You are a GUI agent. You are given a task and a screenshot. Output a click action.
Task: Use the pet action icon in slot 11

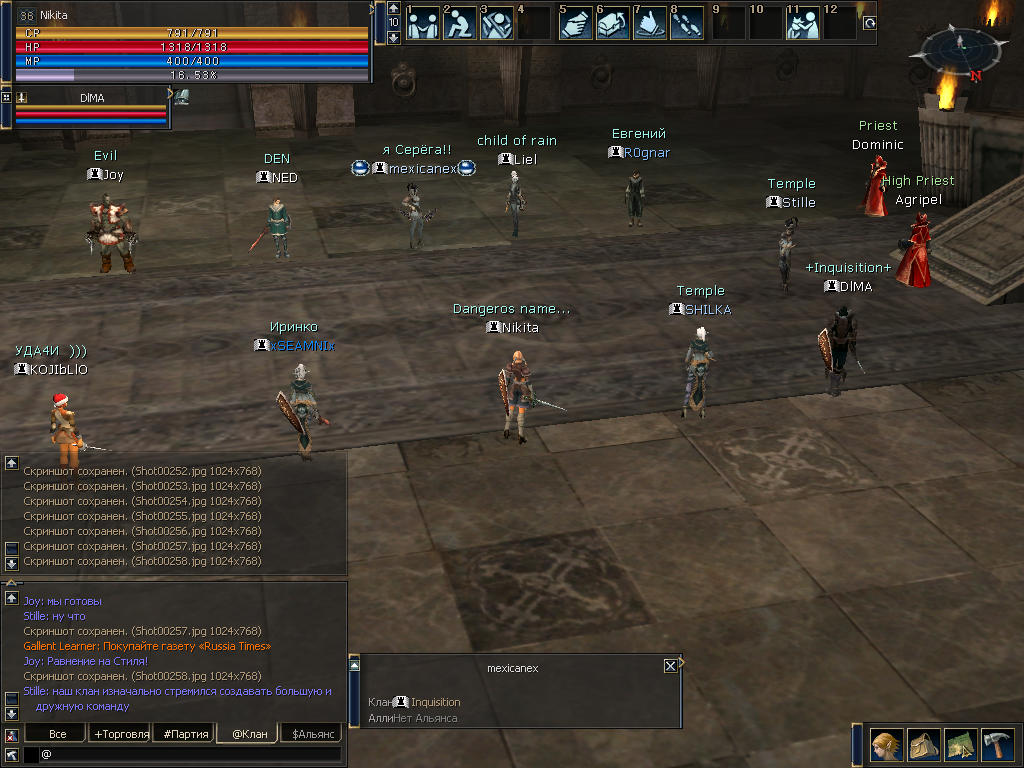coord(802,23)
